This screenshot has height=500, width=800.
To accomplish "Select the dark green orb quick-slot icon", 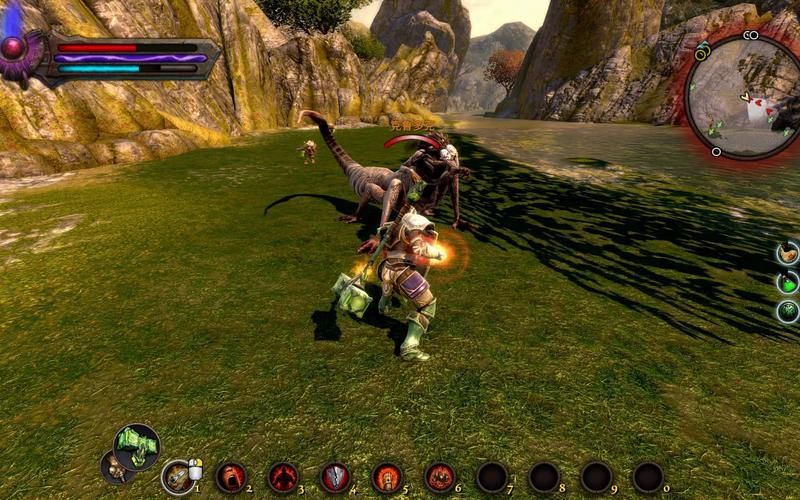I will coord(788,311).
